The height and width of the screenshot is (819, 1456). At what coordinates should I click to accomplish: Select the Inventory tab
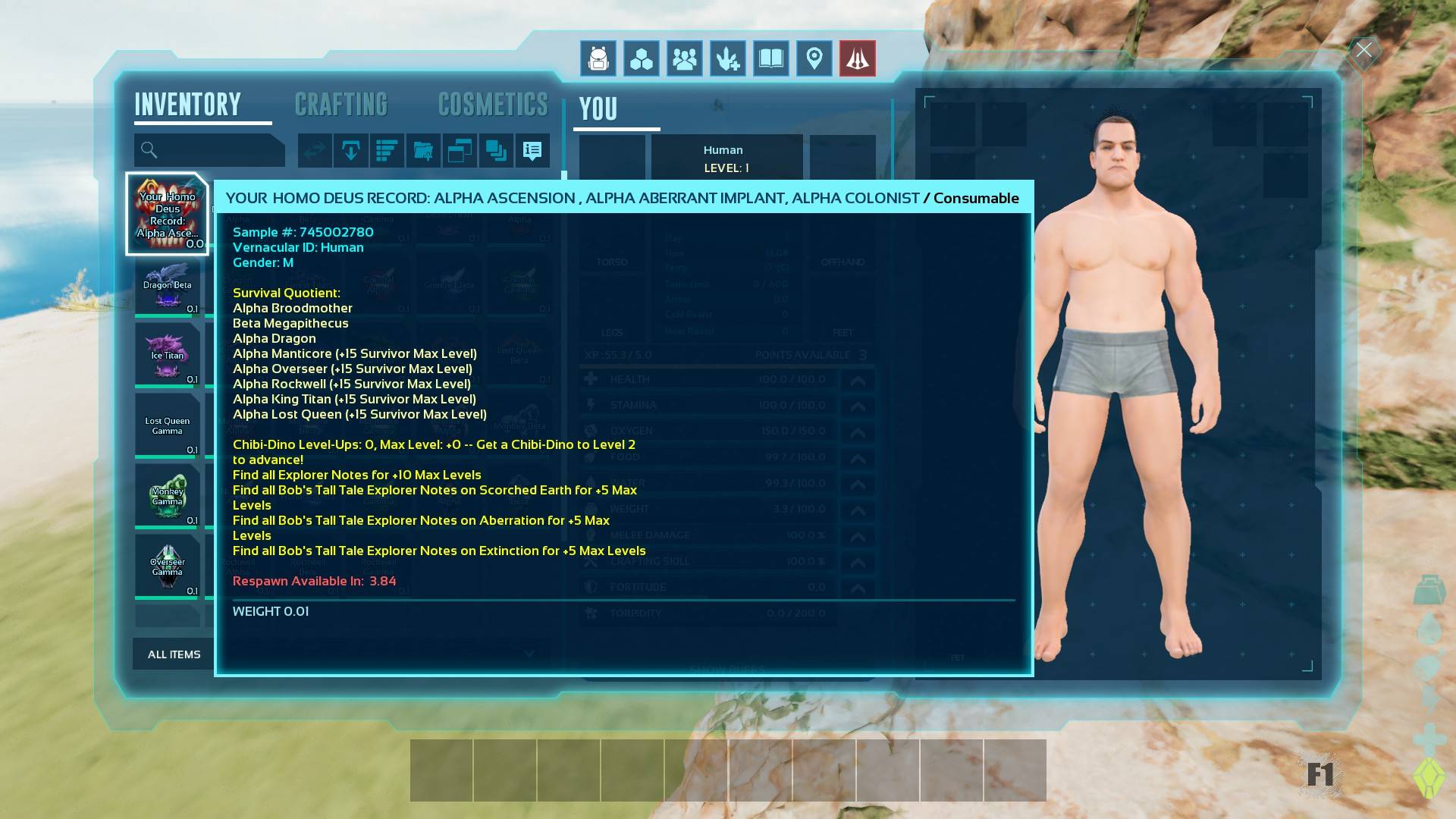(188, 105)
